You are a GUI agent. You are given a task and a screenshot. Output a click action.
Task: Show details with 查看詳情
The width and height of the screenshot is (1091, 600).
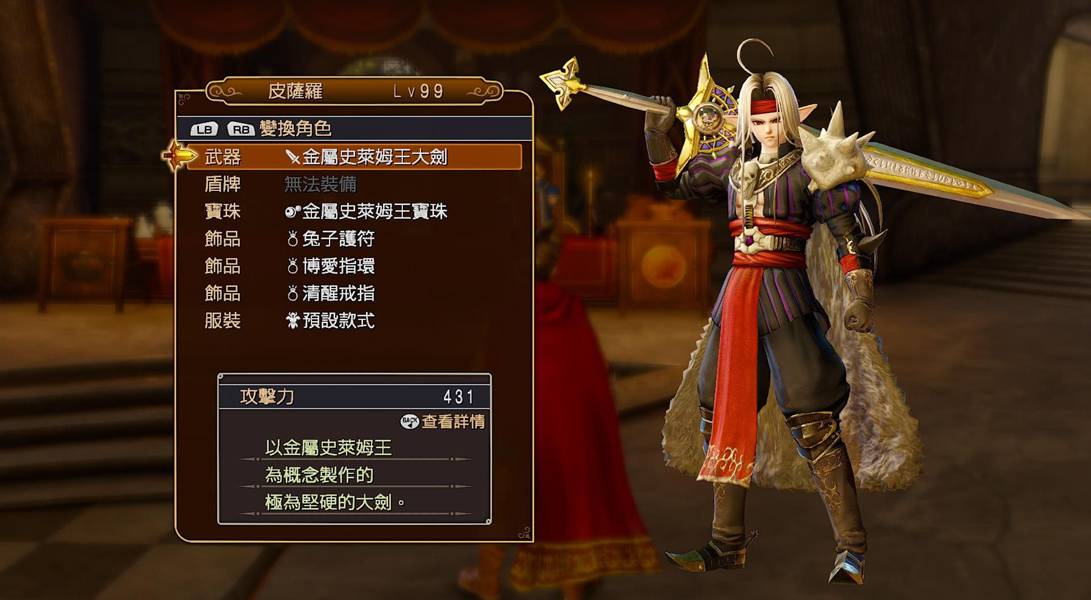pos(443,422)
